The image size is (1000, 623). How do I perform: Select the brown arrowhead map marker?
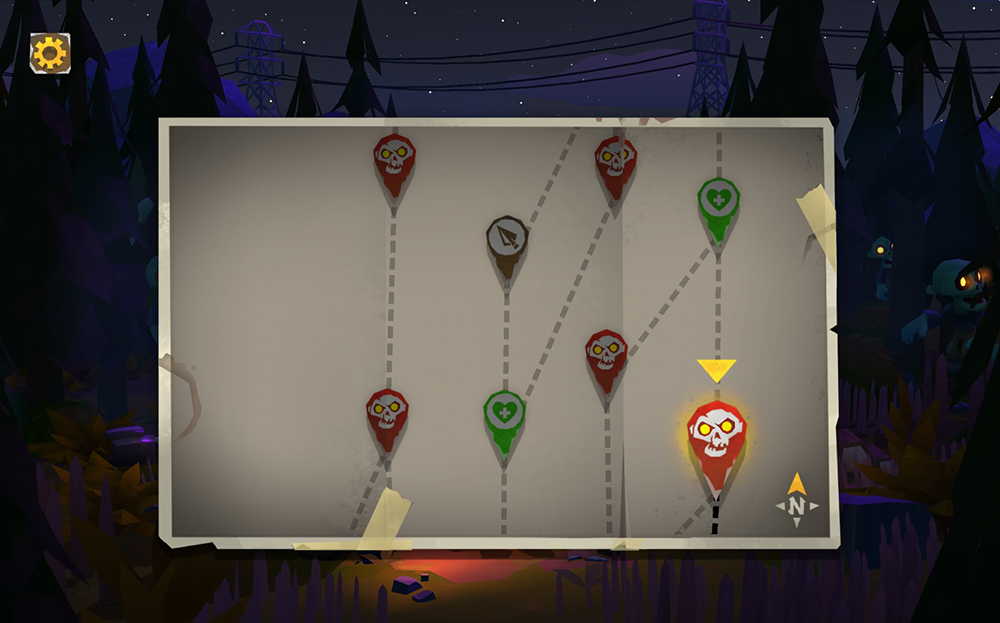[x=507, y=240]
